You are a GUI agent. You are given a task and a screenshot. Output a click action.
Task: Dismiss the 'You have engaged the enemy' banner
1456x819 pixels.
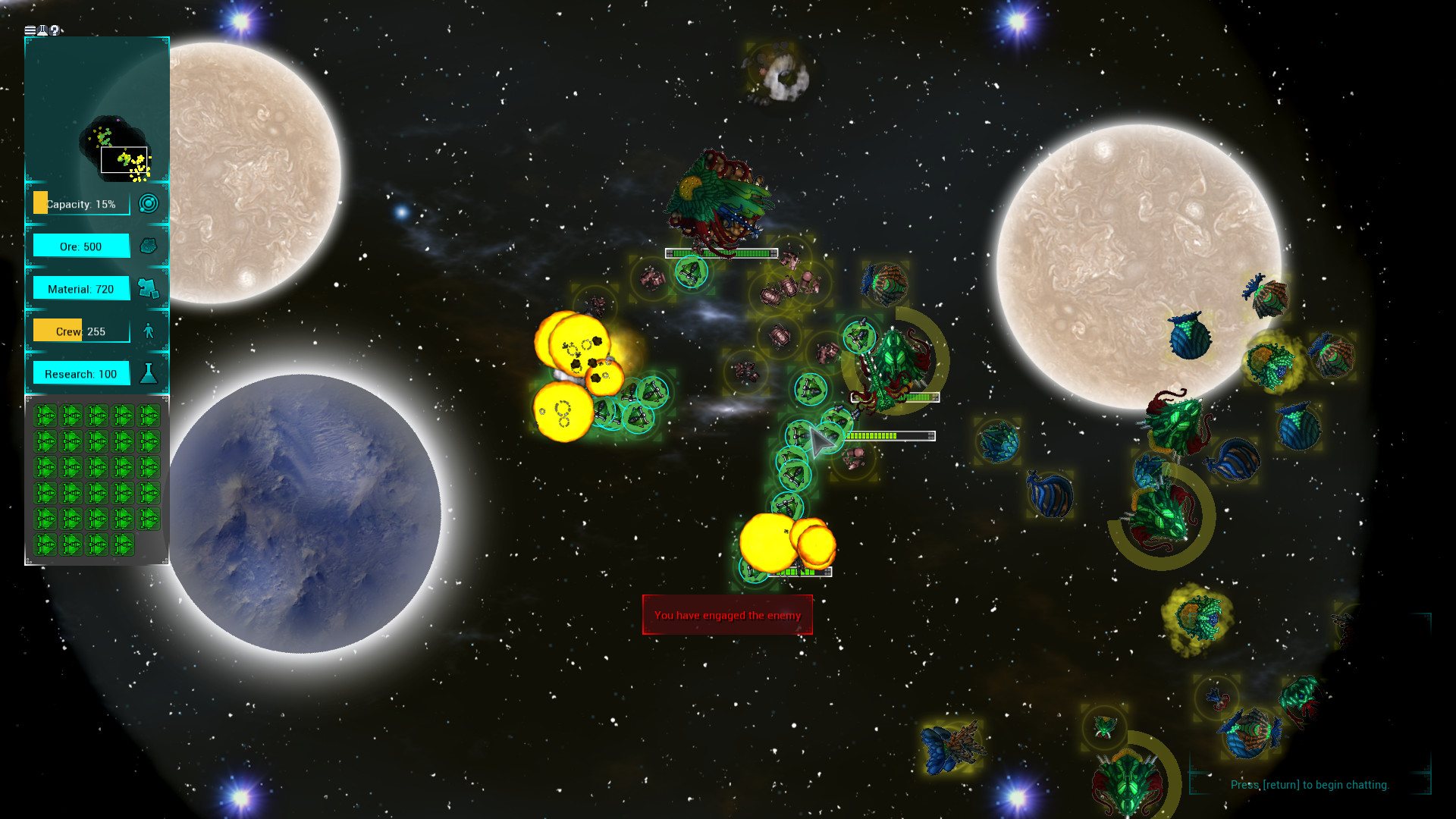[x=726, y=615]
